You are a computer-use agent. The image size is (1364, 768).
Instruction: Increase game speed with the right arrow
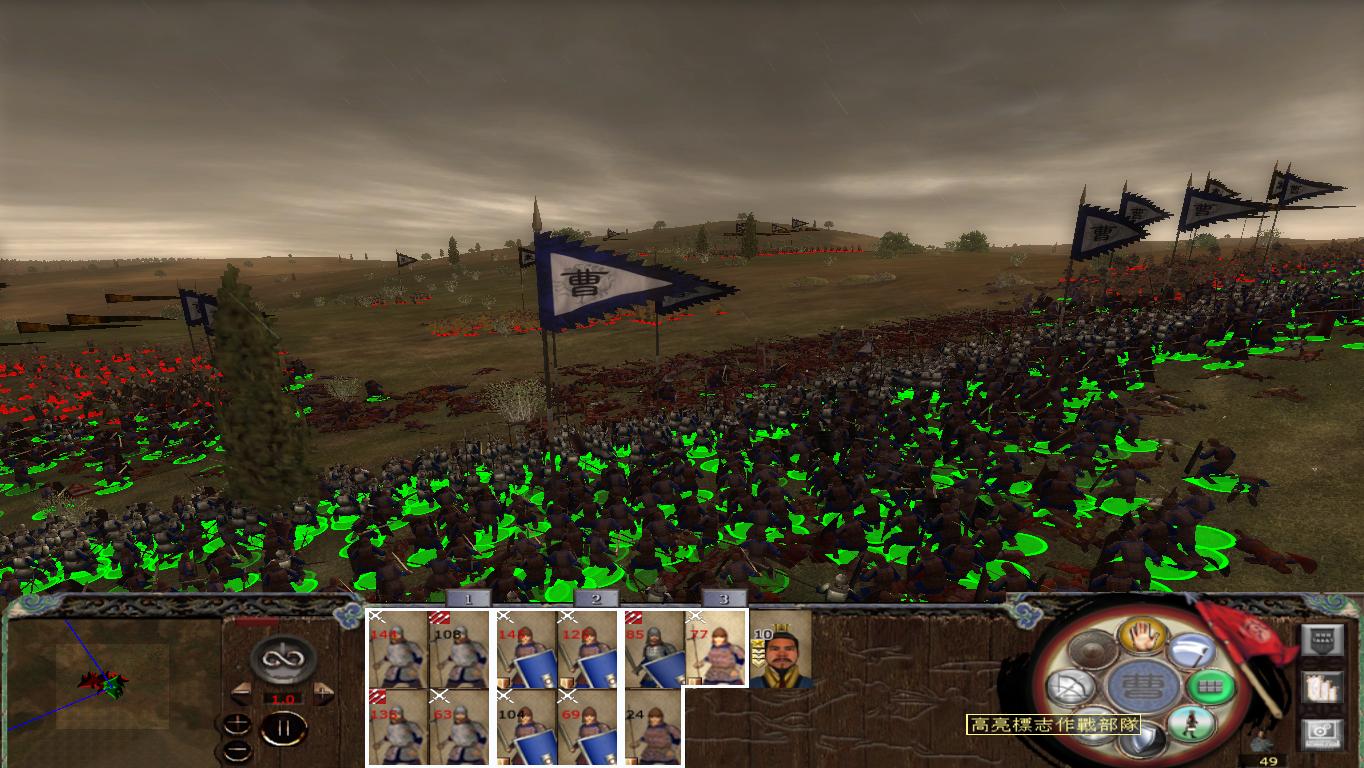point(322,692)
